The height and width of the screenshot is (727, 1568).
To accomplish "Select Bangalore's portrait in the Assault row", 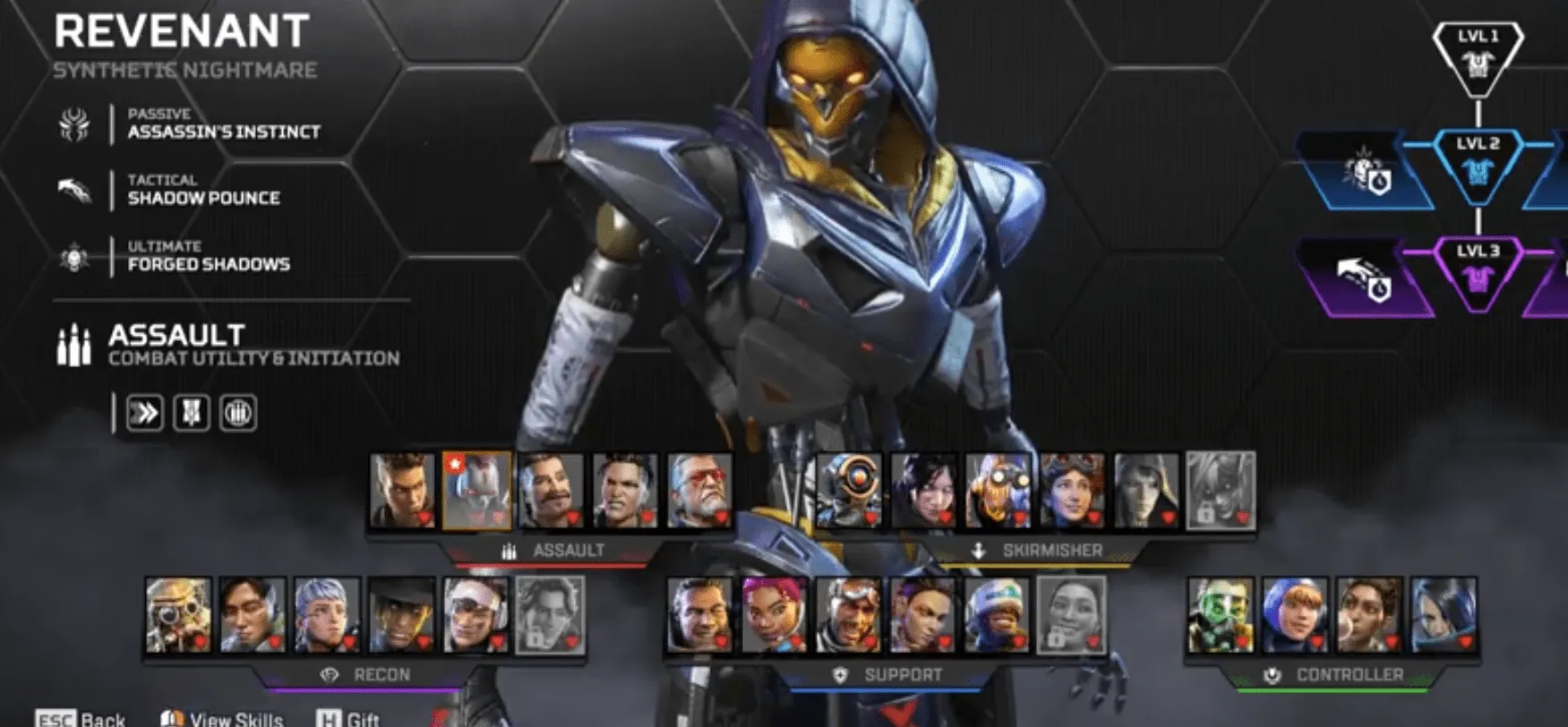I will [x=402, y=491].
